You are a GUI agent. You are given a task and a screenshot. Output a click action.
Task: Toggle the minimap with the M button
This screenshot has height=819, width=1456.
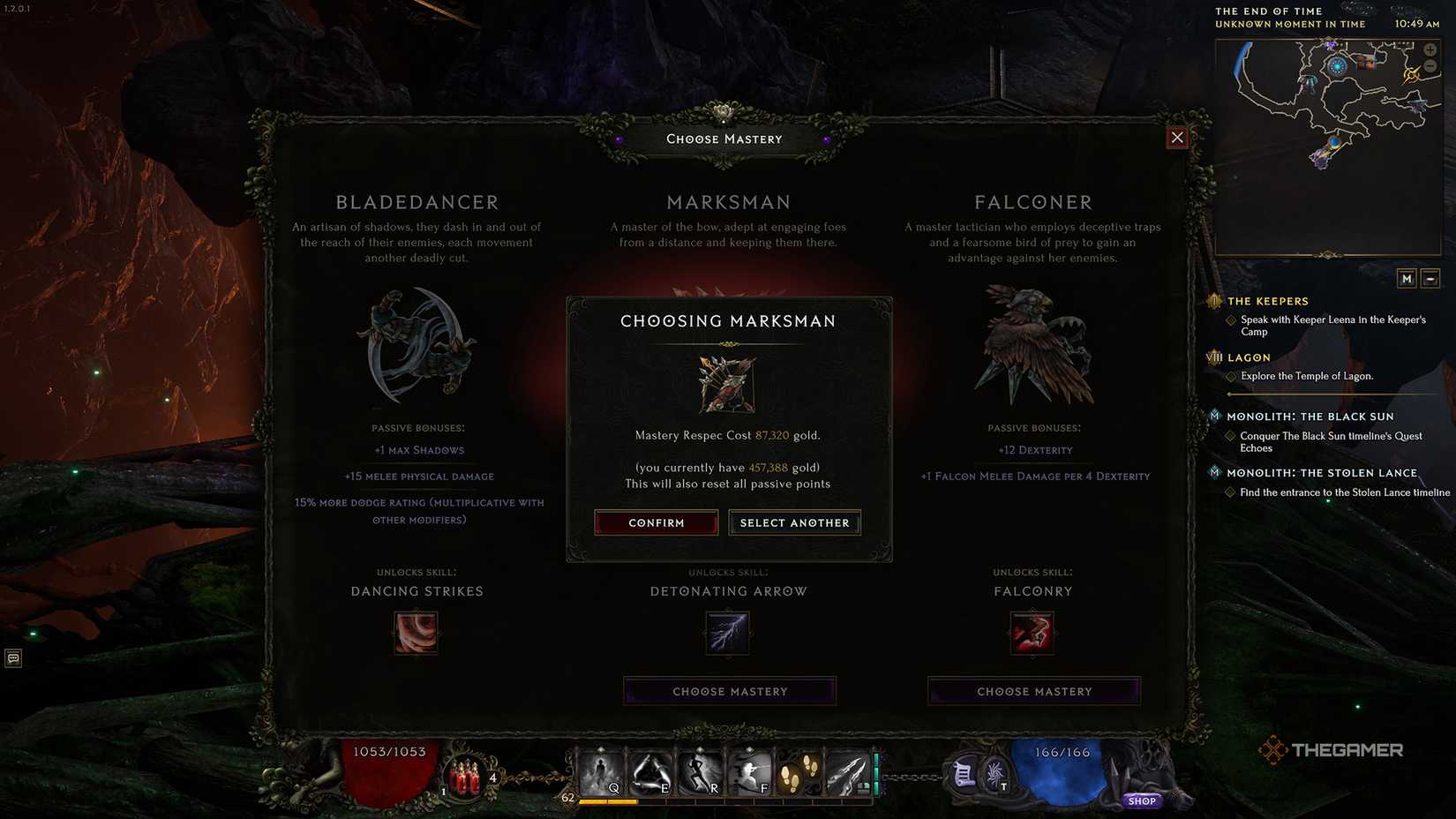coord(1408,278)
